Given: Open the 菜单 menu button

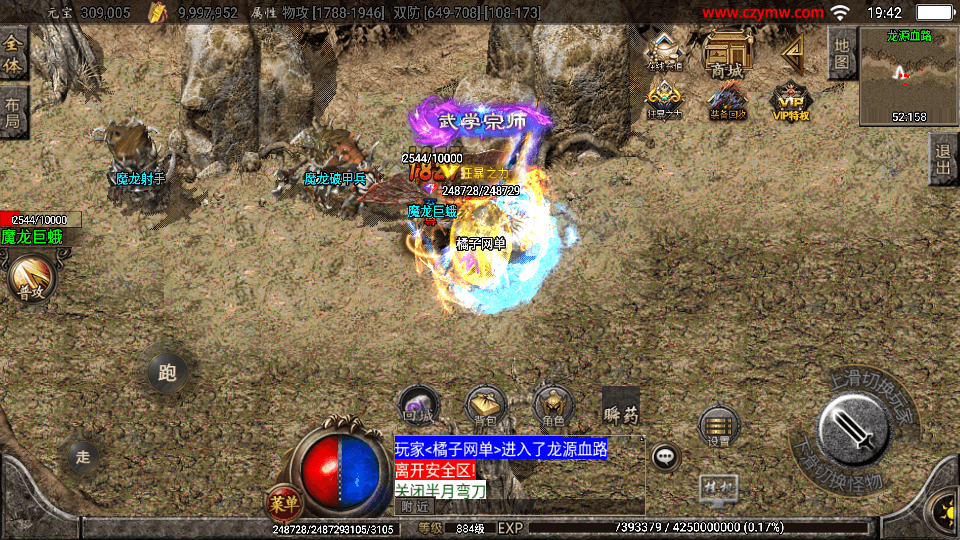Looking at the screenshot, I should pyautogui.click(x=284, y=501).
